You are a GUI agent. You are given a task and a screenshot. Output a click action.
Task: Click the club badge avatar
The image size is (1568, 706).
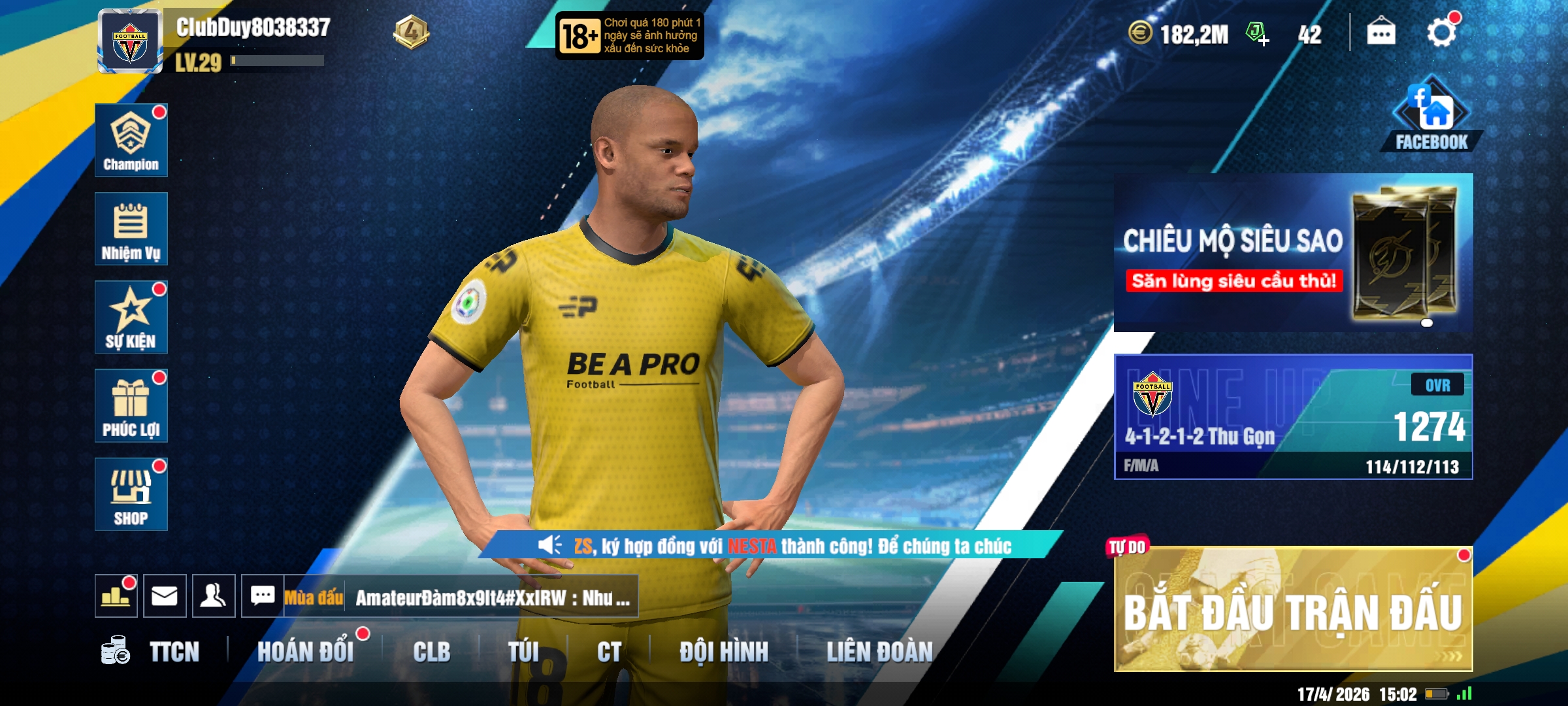pyautogui.click(x=130, y=42)
